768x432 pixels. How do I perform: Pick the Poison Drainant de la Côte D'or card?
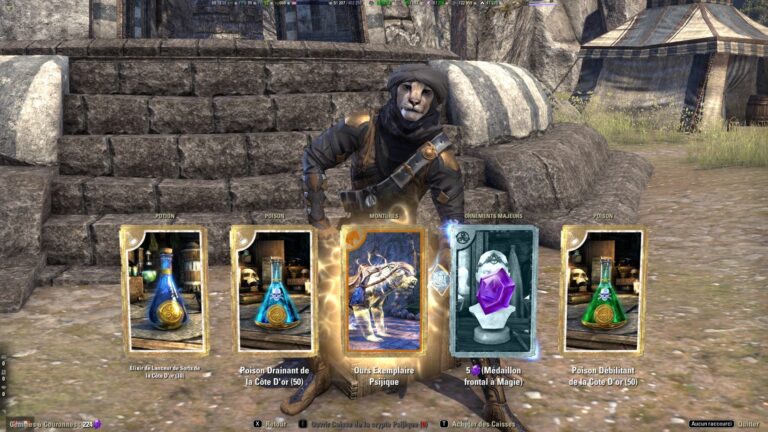[x=274, y=290]
